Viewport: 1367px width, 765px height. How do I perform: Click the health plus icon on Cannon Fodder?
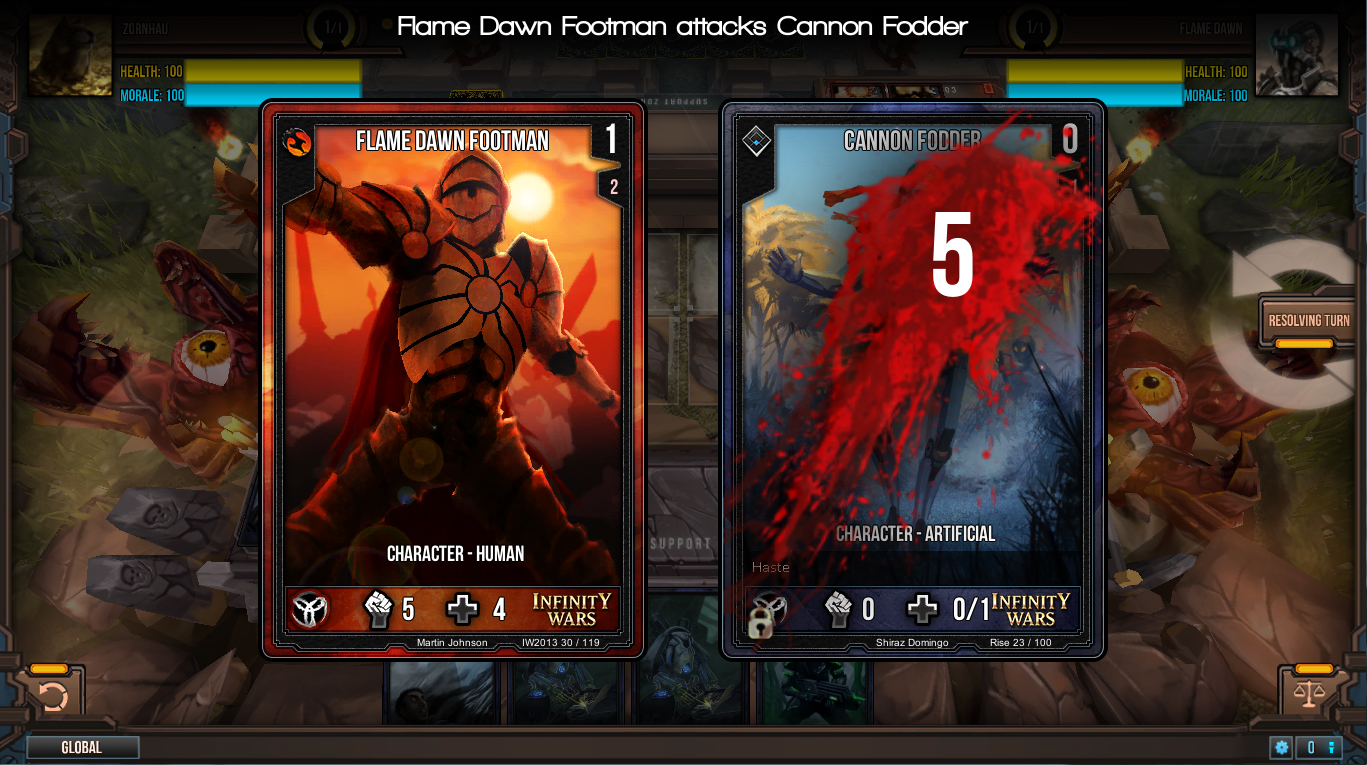921,608
